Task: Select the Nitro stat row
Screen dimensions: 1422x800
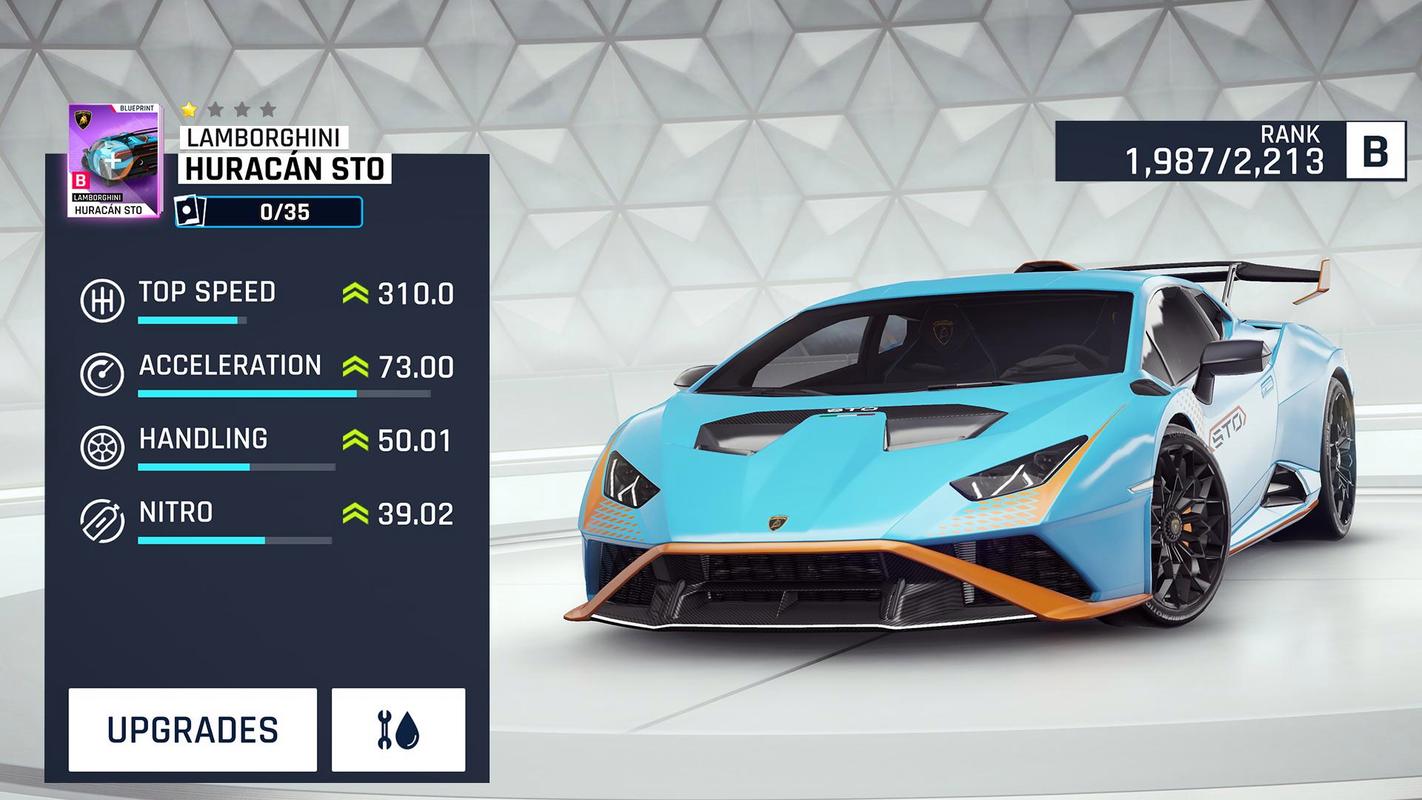Action: 266,518
